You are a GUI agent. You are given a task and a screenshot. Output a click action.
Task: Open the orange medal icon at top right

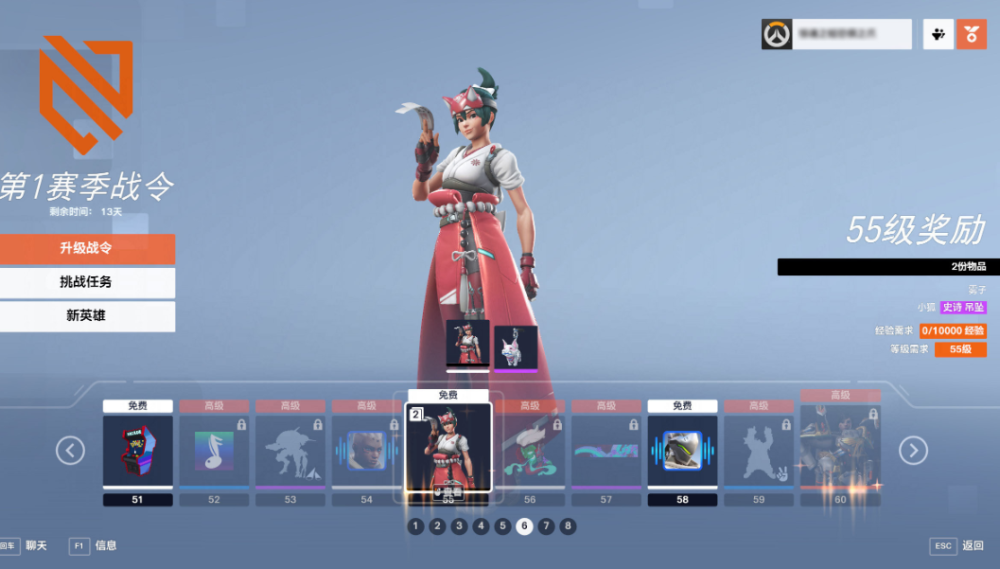point(971,34)
